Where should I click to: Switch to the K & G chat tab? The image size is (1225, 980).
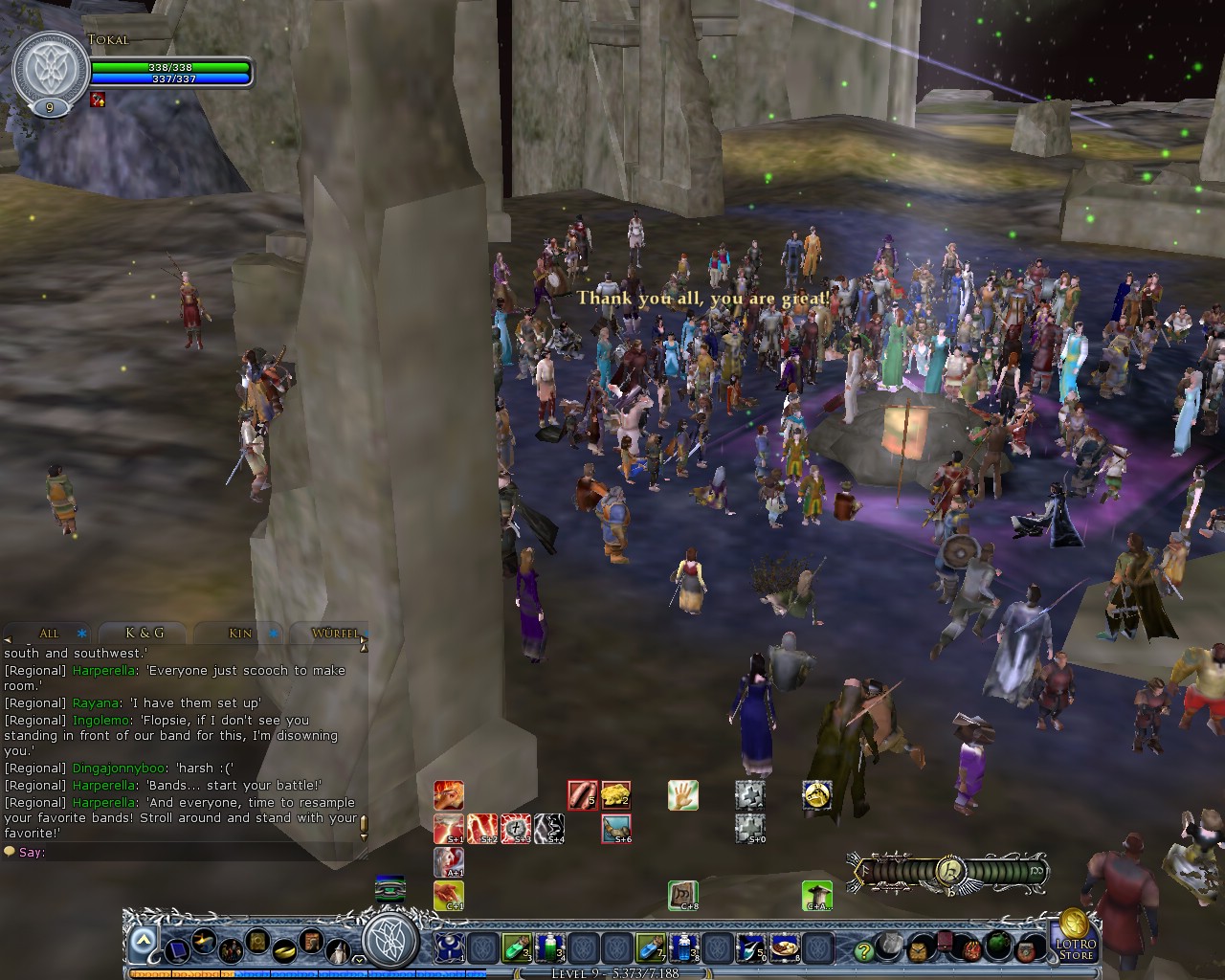(x=144, y=634)
